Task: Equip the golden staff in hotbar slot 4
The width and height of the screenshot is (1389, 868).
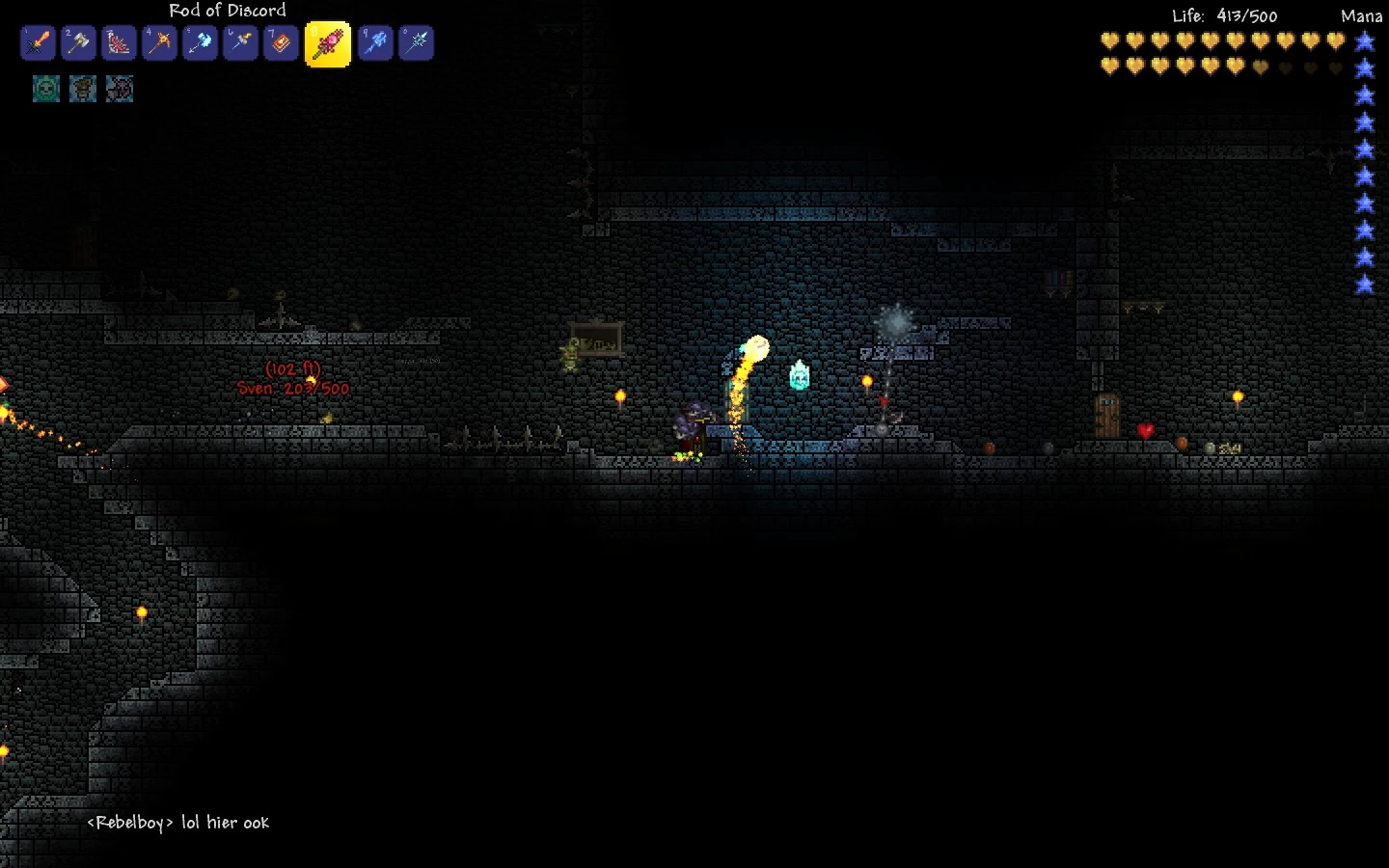Action: (159, 42)
